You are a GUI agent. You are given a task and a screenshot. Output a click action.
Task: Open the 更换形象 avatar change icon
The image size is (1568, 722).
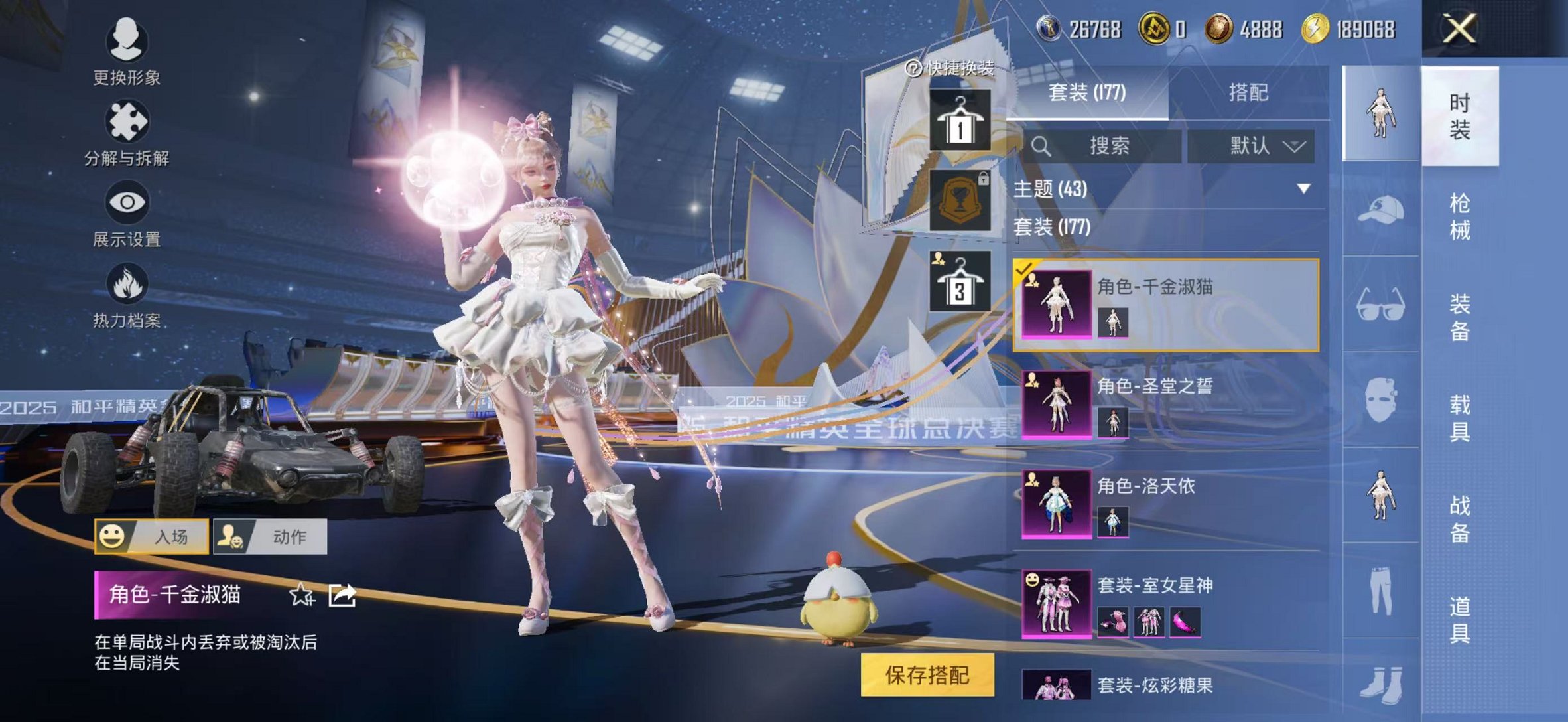point(126,41)
